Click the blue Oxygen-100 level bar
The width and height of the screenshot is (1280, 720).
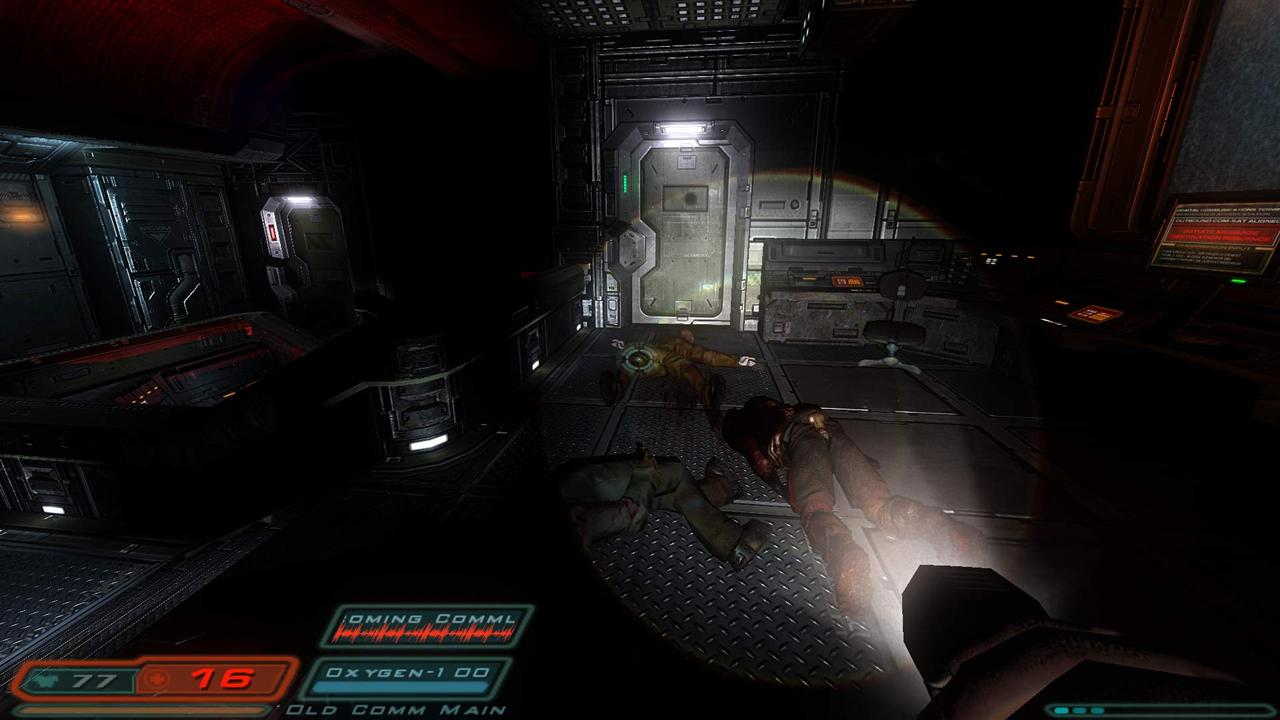pos(400,687)
